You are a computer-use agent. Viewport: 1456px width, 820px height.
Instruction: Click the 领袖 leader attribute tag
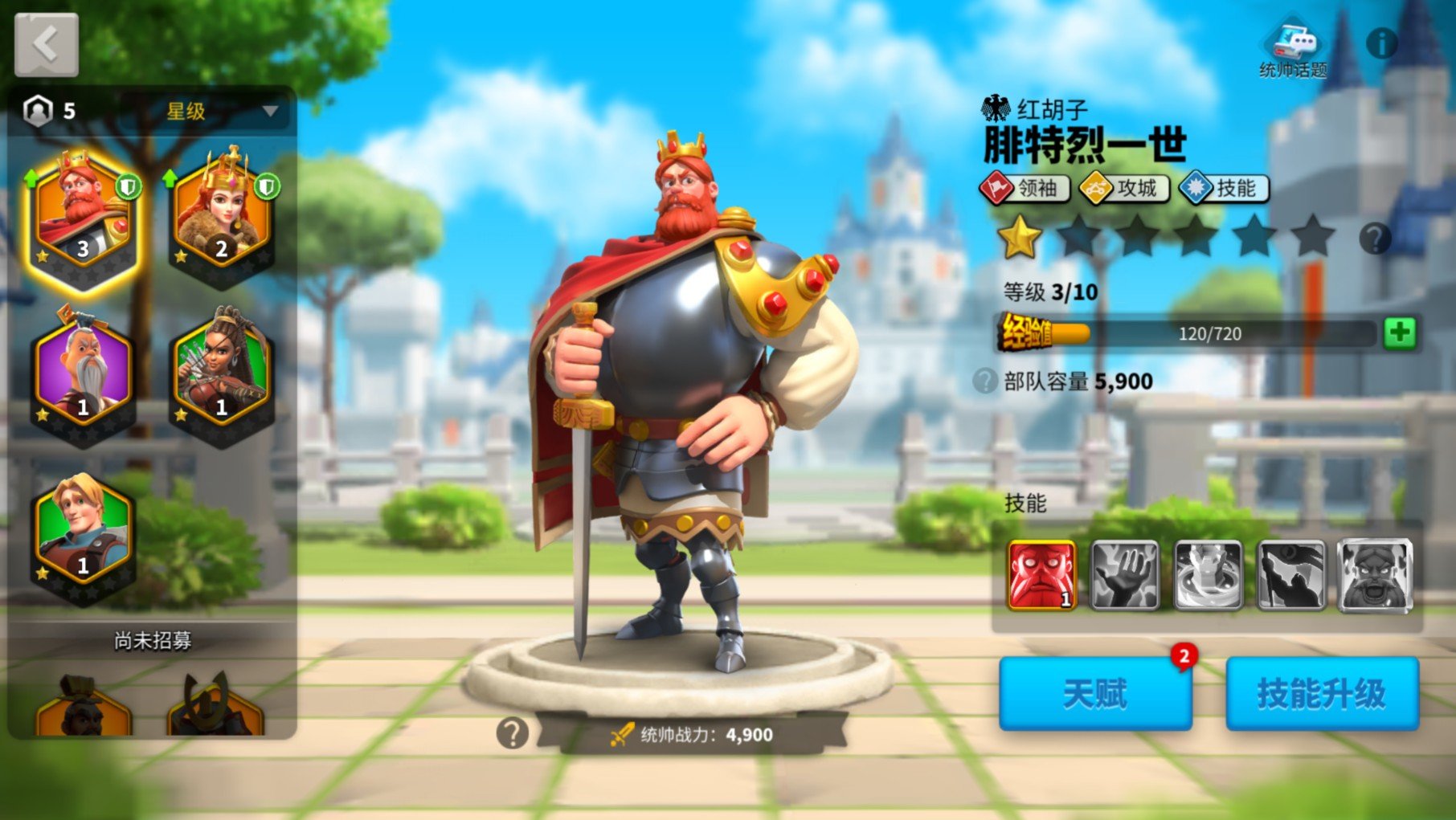(x=1028, y=190)
